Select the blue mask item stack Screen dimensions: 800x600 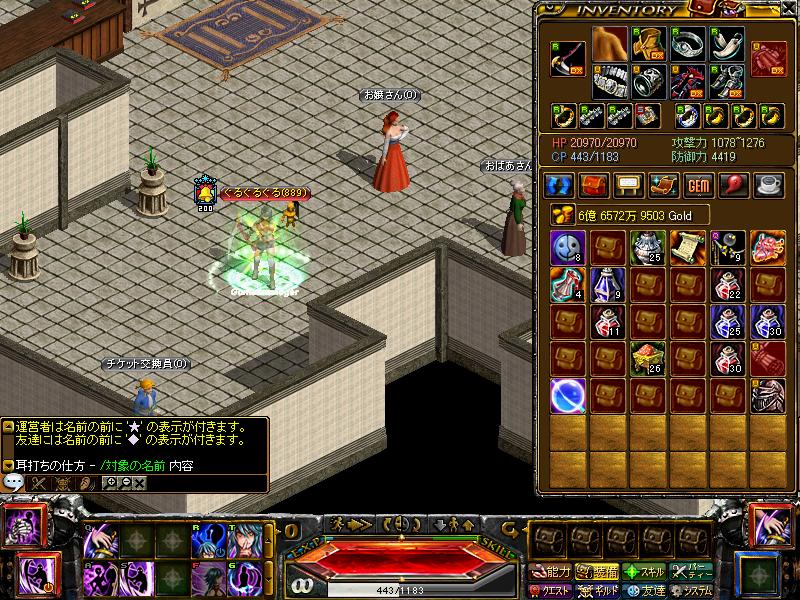click(567, 247)
